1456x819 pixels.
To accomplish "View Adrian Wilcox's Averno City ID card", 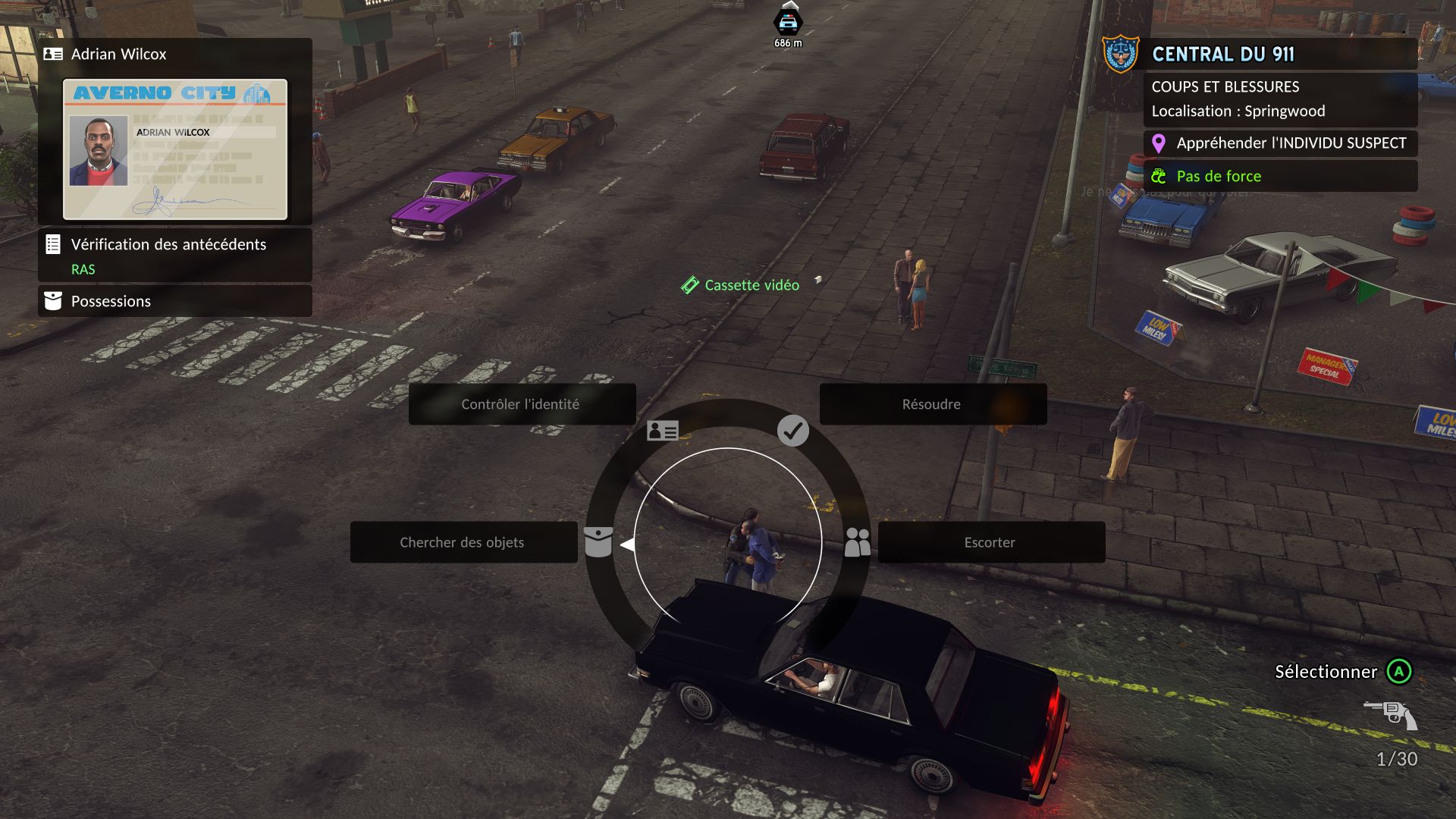I will tap(174, 149).
